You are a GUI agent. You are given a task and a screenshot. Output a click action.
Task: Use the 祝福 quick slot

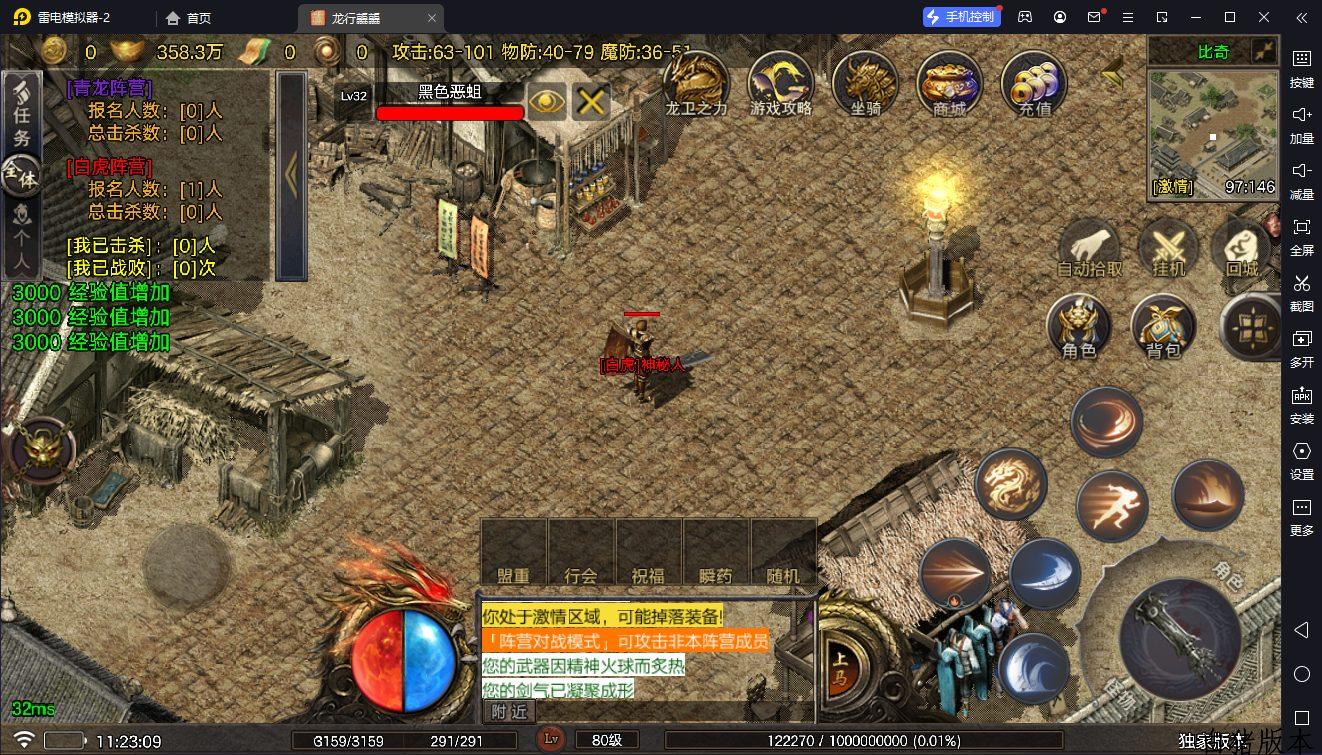[x=648, y=552]
